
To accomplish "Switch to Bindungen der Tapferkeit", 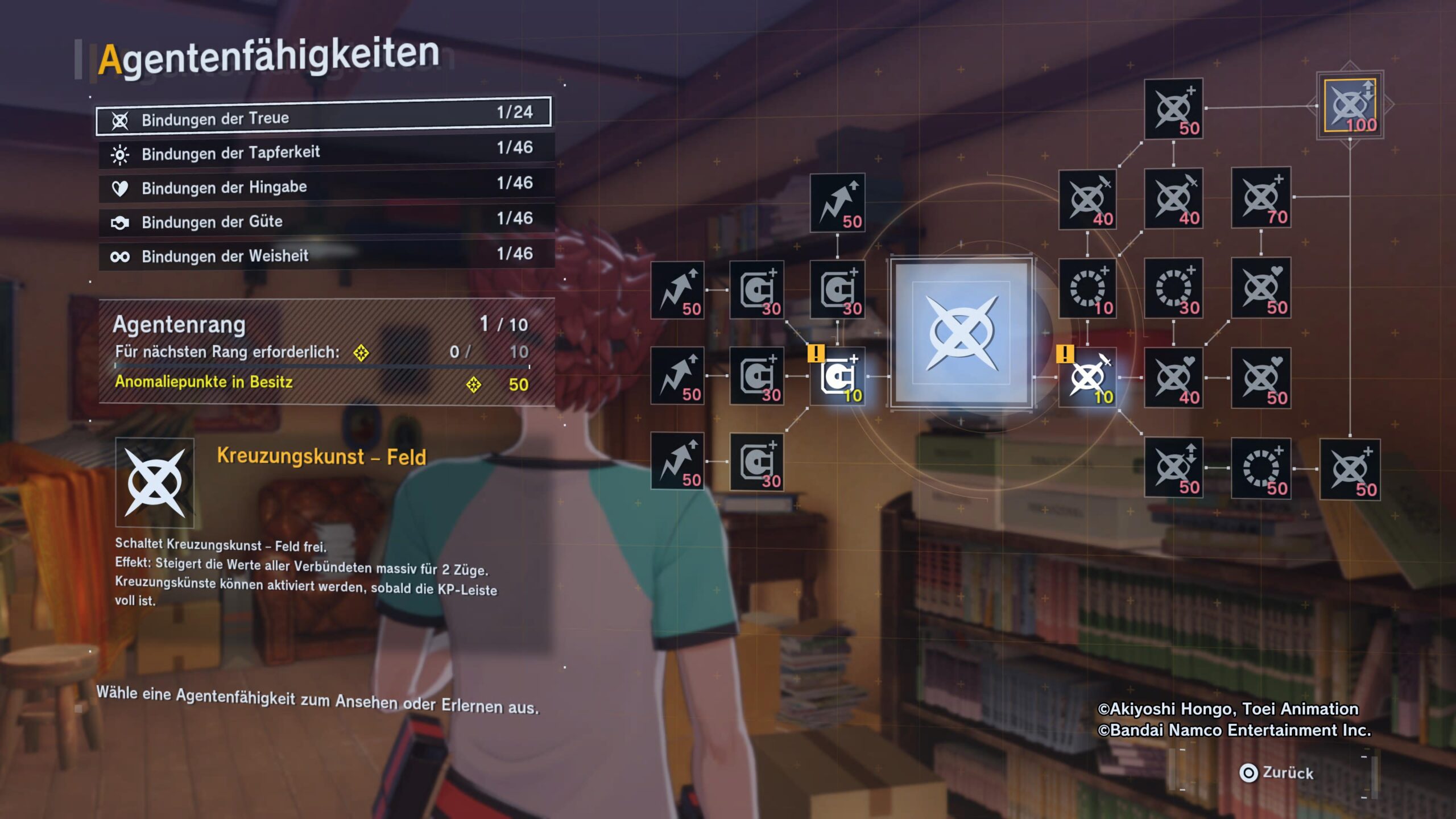I will [325, 152].
